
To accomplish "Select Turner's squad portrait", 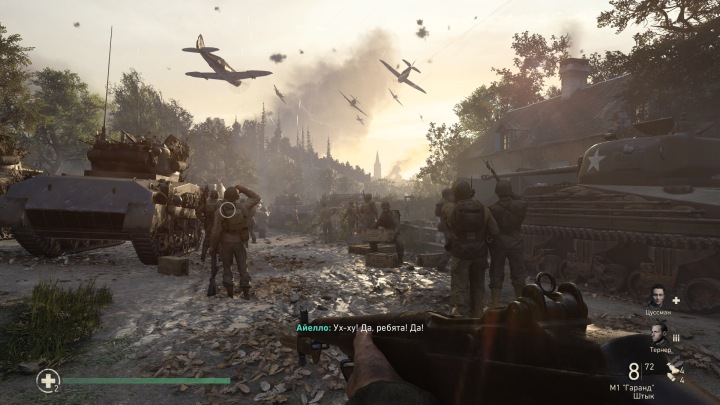I will pos(658,335).
